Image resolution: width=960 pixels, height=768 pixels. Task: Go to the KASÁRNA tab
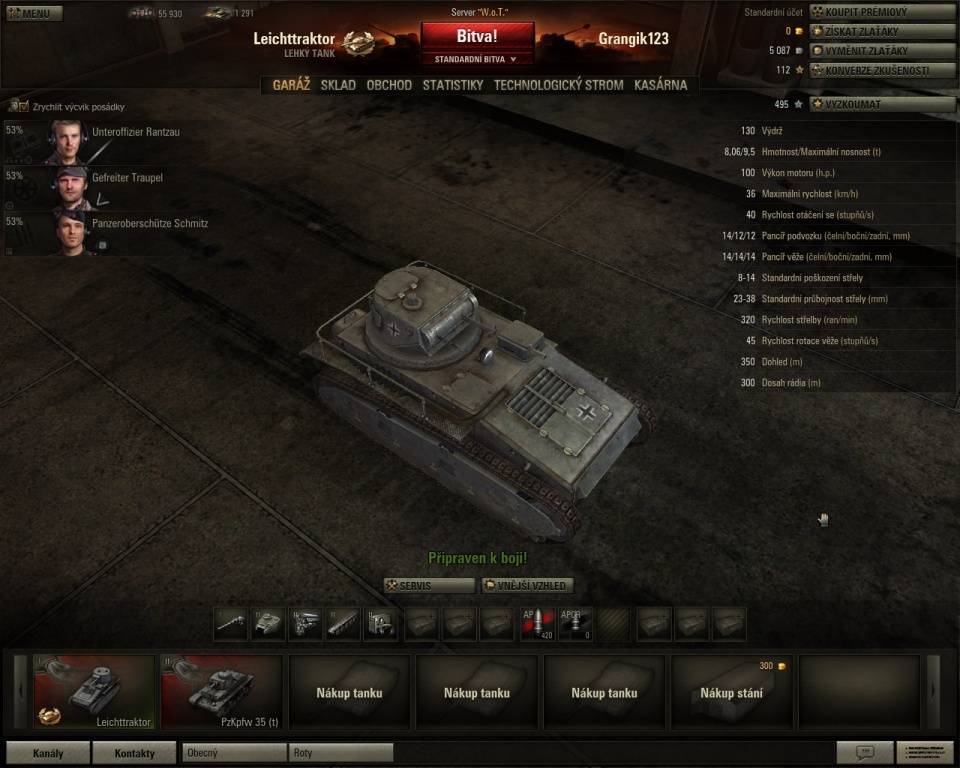pyautogui.click(x=660, y=86)
